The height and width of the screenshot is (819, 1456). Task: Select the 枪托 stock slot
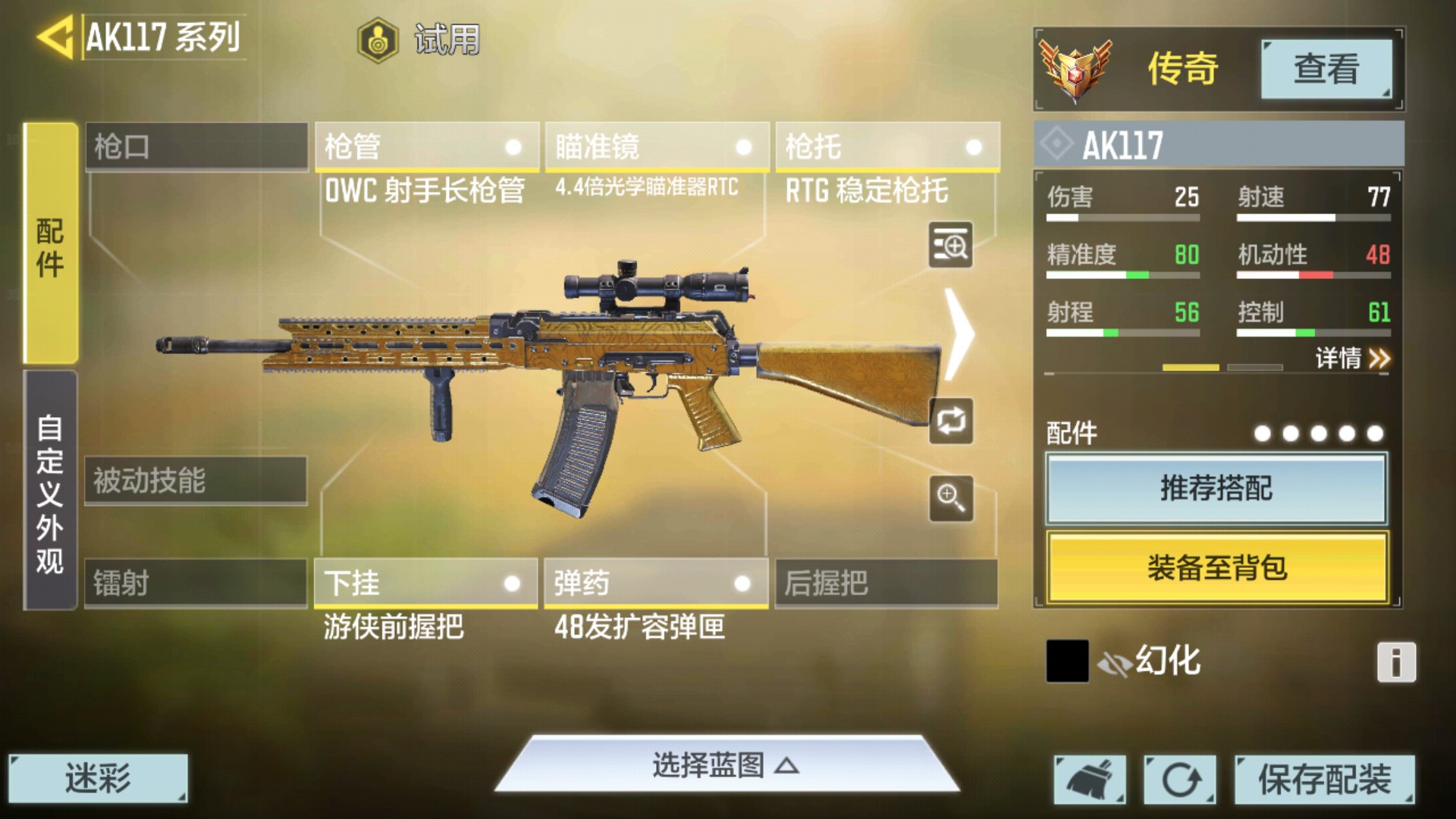(886, 146)
